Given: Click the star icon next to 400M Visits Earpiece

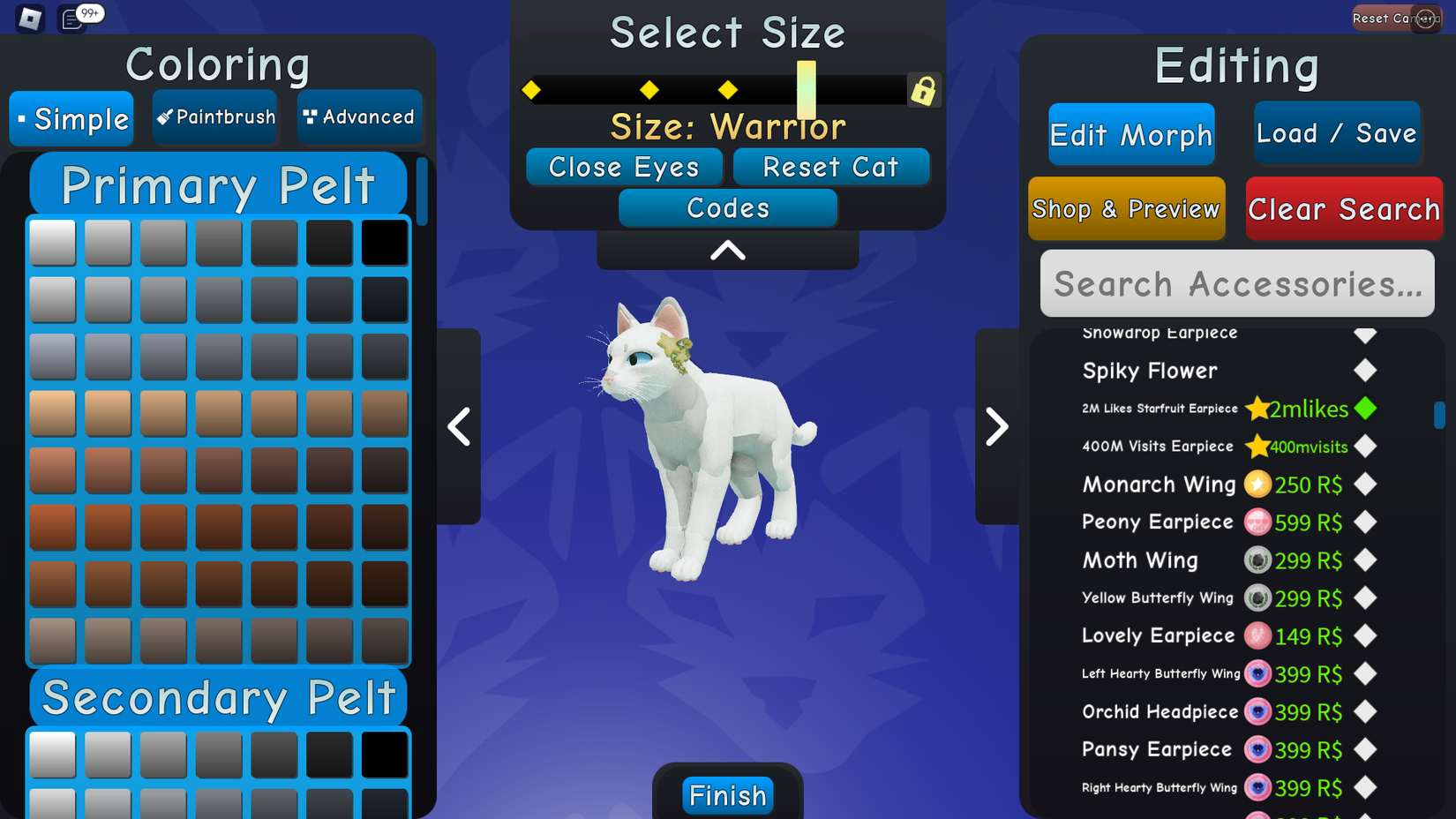Looking at the screenshot, I should (1257, 447).
